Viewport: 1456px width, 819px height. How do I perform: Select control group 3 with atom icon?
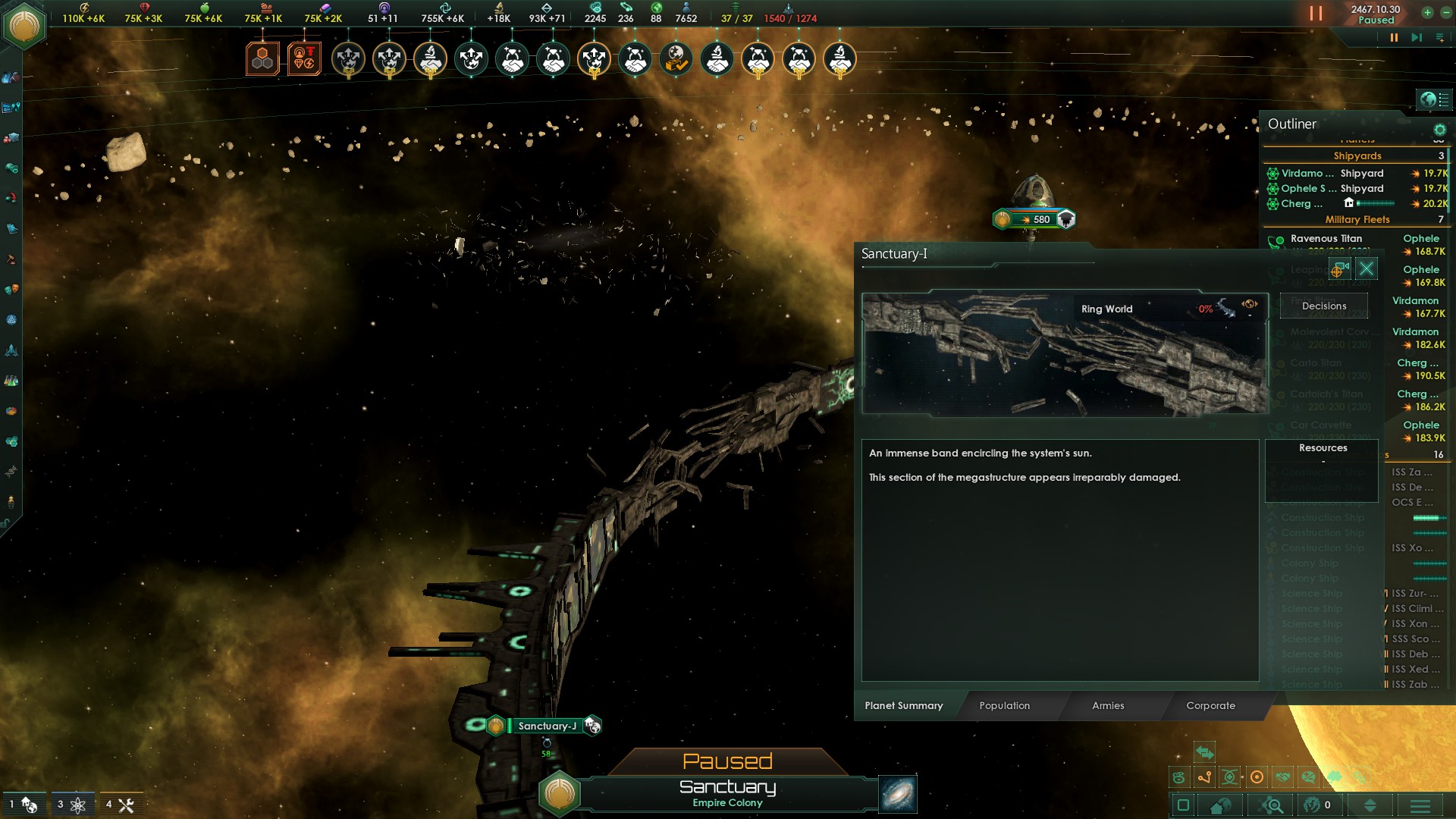point(71,805)
